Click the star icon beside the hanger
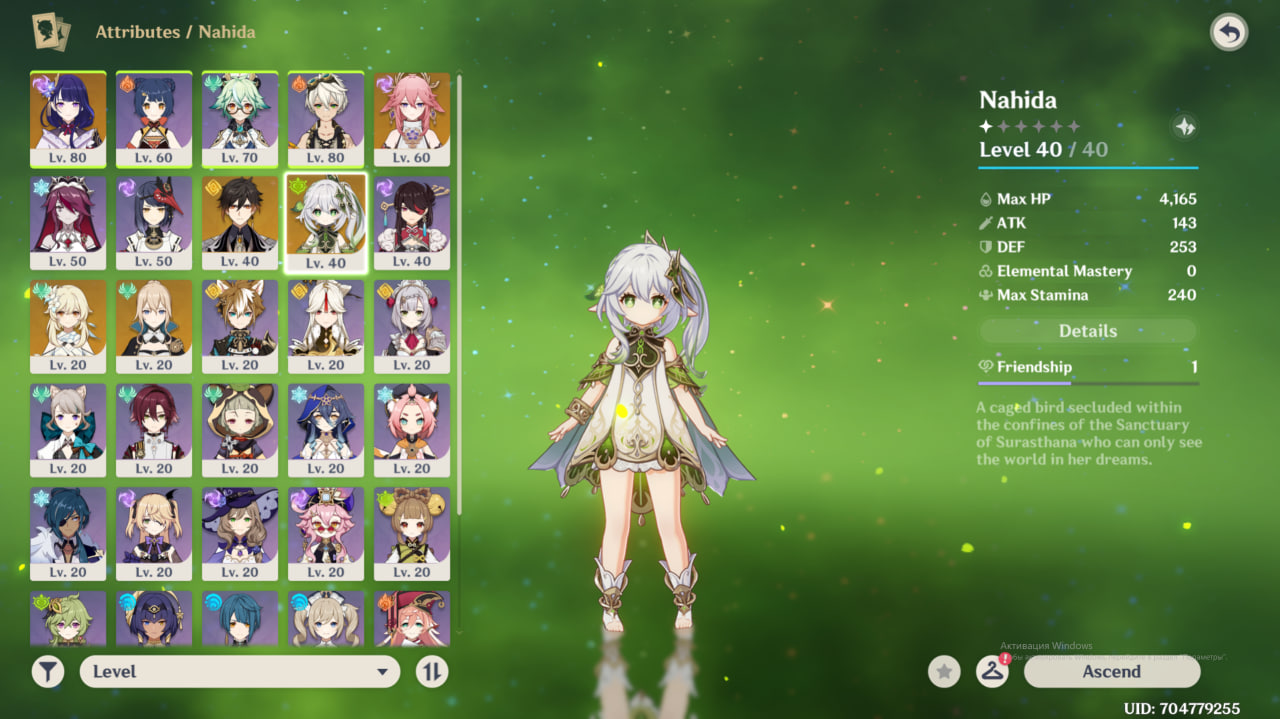1280x719 pixels. click(944, 672)
